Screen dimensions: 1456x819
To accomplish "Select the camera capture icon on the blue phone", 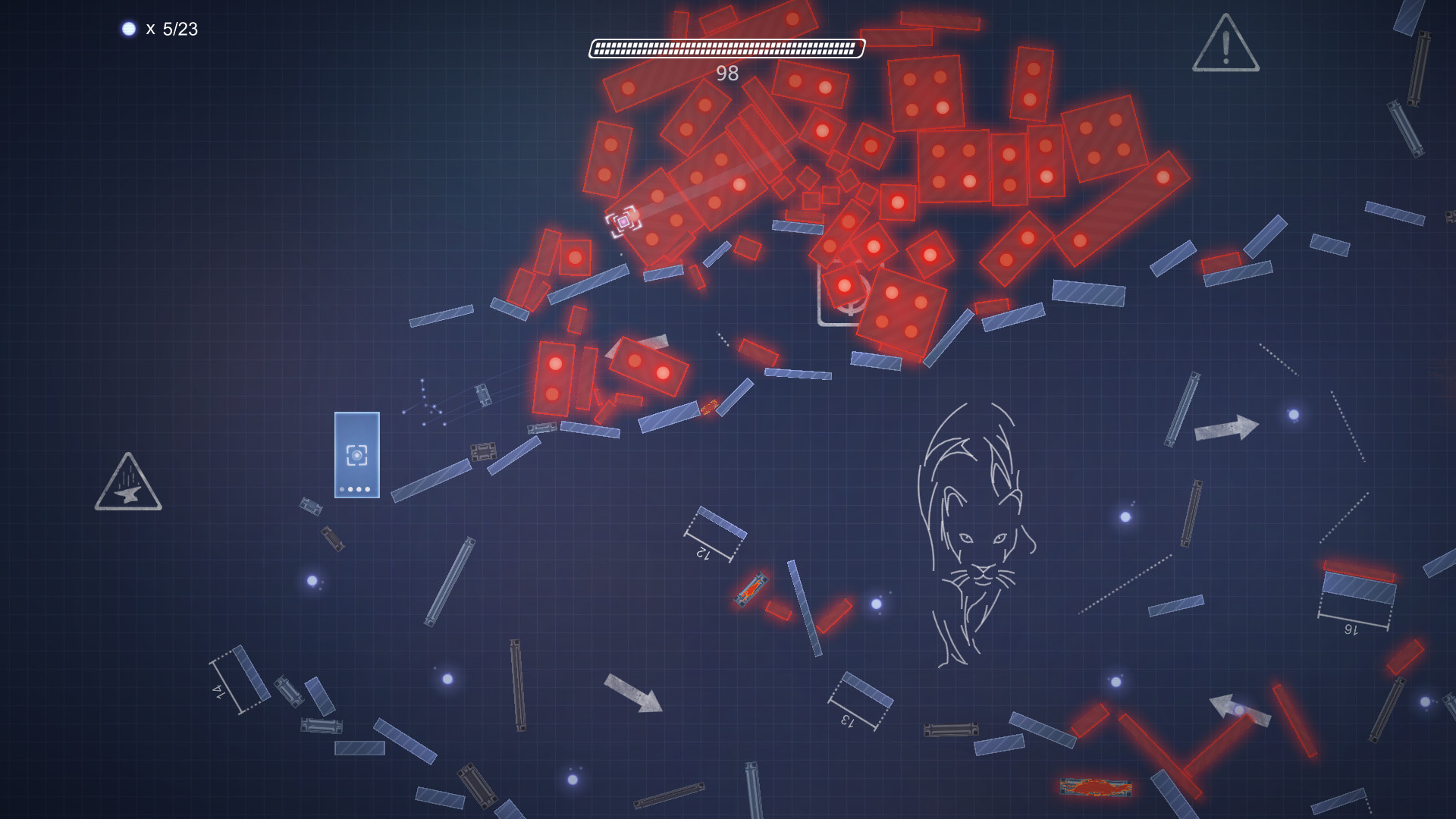I will point(355,453).
